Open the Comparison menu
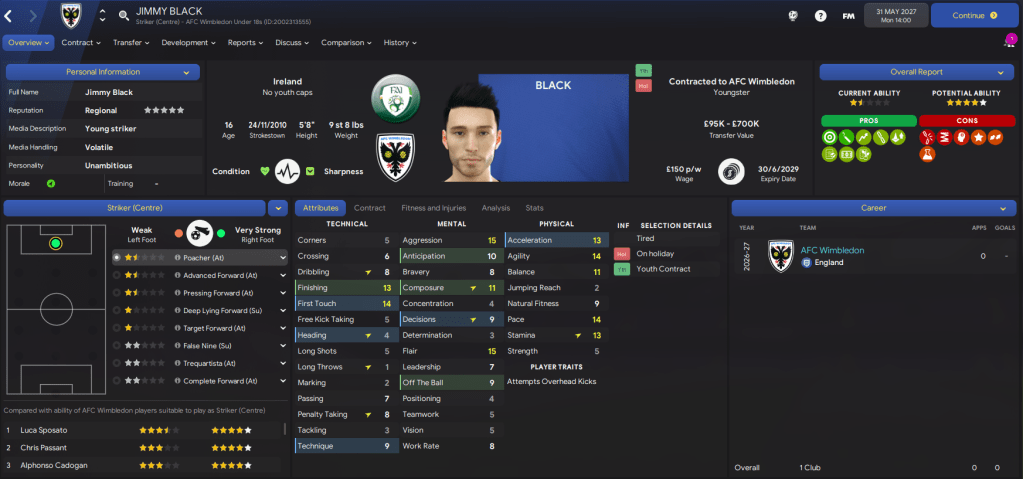This screenshot has height=479, width=1023. [x=346, y=43]
